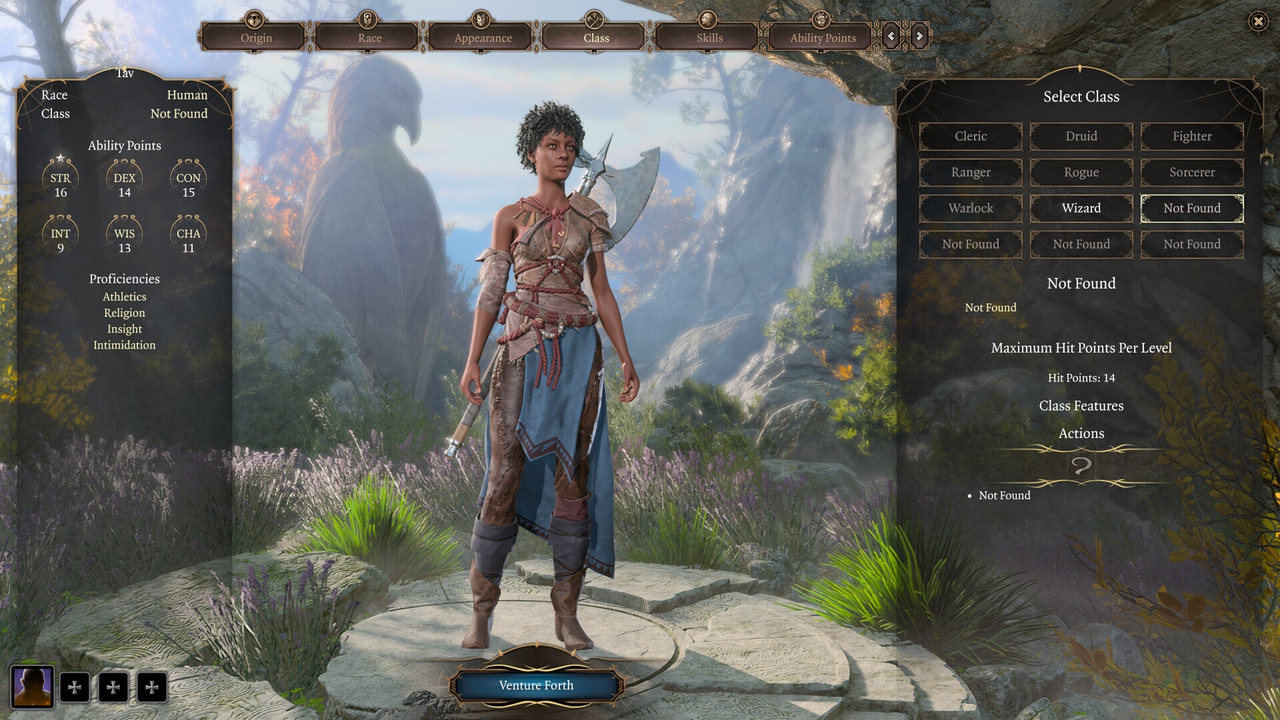The height and width of the screenshot is (720, 1280).
Task: Go to the Appearance tab
Action: 483,37
